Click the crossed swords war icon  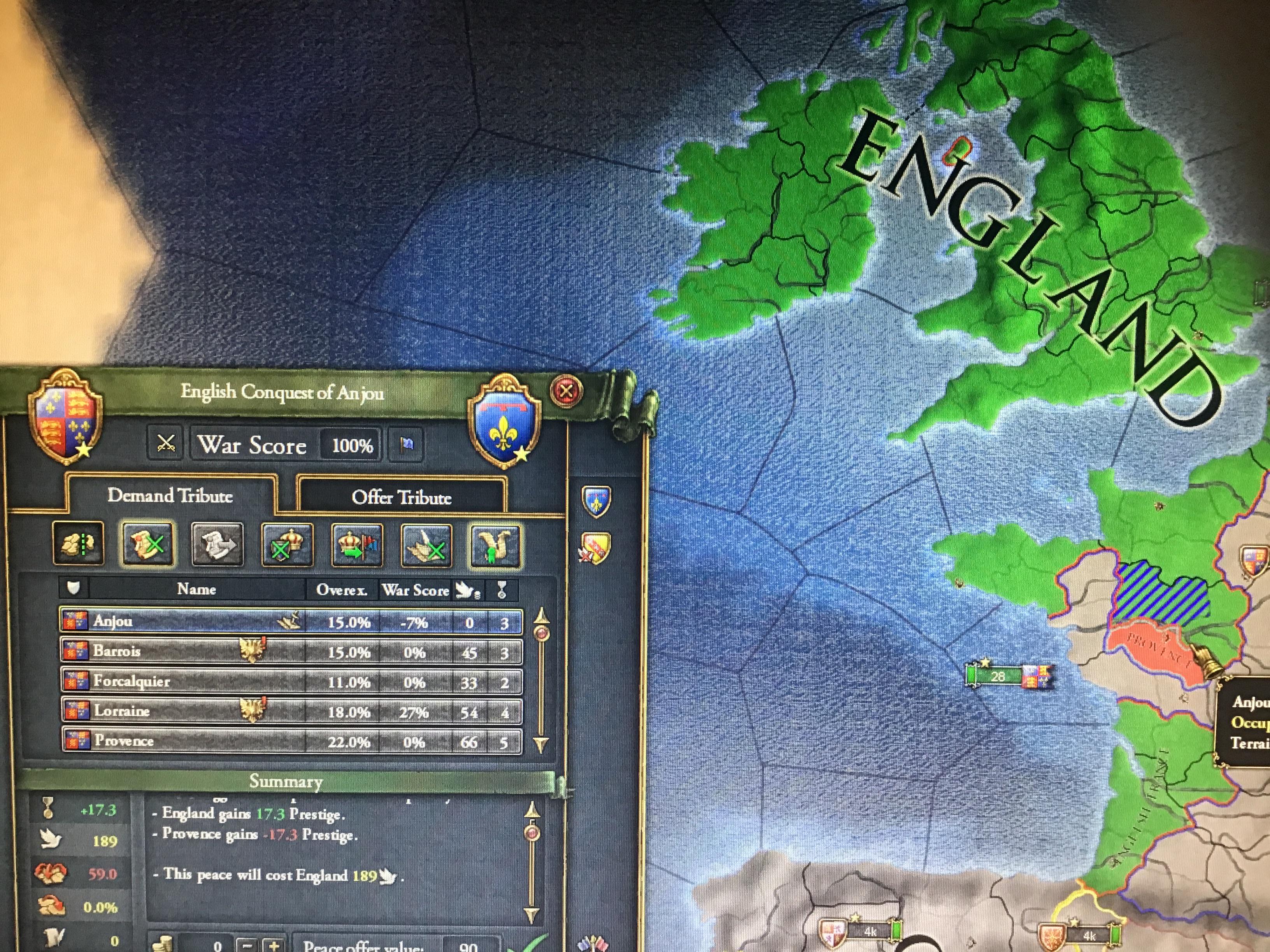166,444
